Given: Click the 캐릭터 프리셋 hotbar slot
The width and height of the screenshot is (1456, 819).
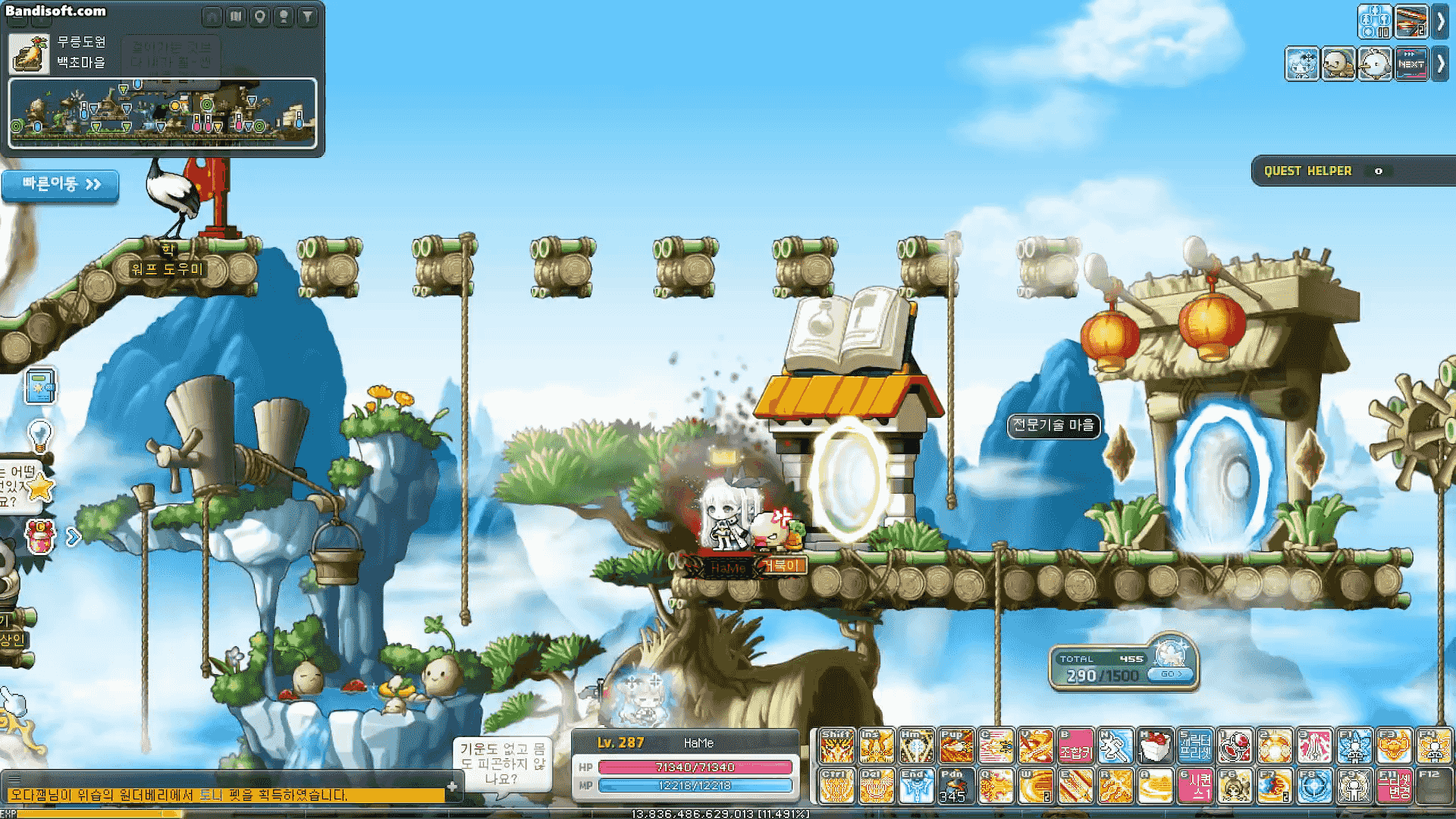Looking at the screenshot, I should (1195, 746).
